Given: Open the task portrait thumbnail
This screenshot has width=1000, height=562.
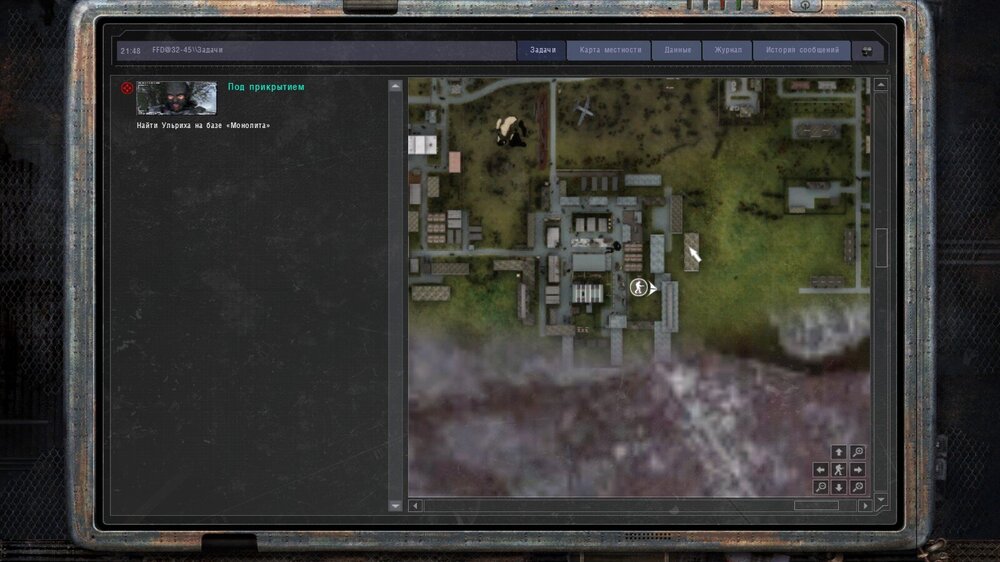Looking at the screenshot, I should (x=176, y=98).
